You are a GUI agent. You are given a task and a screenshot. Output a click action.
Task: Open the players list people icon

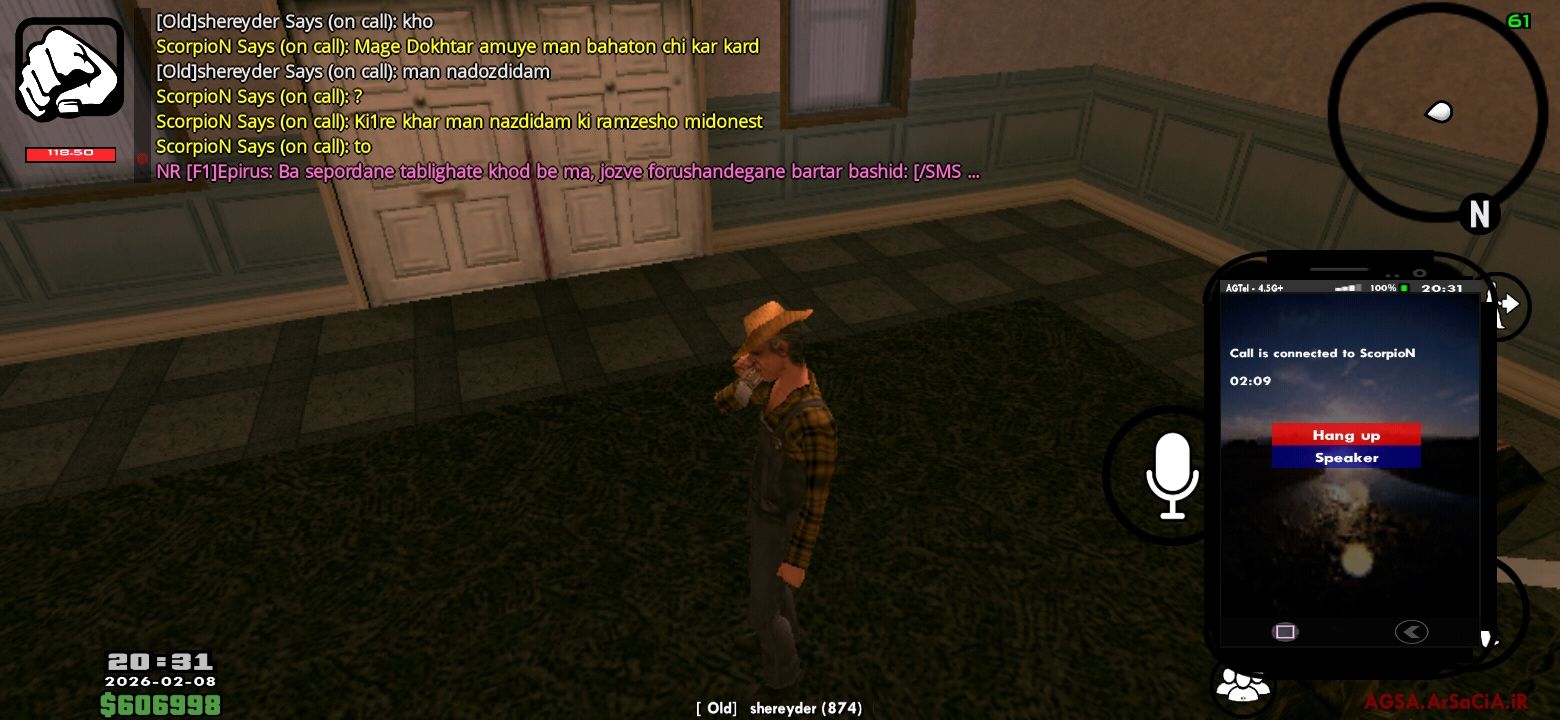[x=1242, y=684]
